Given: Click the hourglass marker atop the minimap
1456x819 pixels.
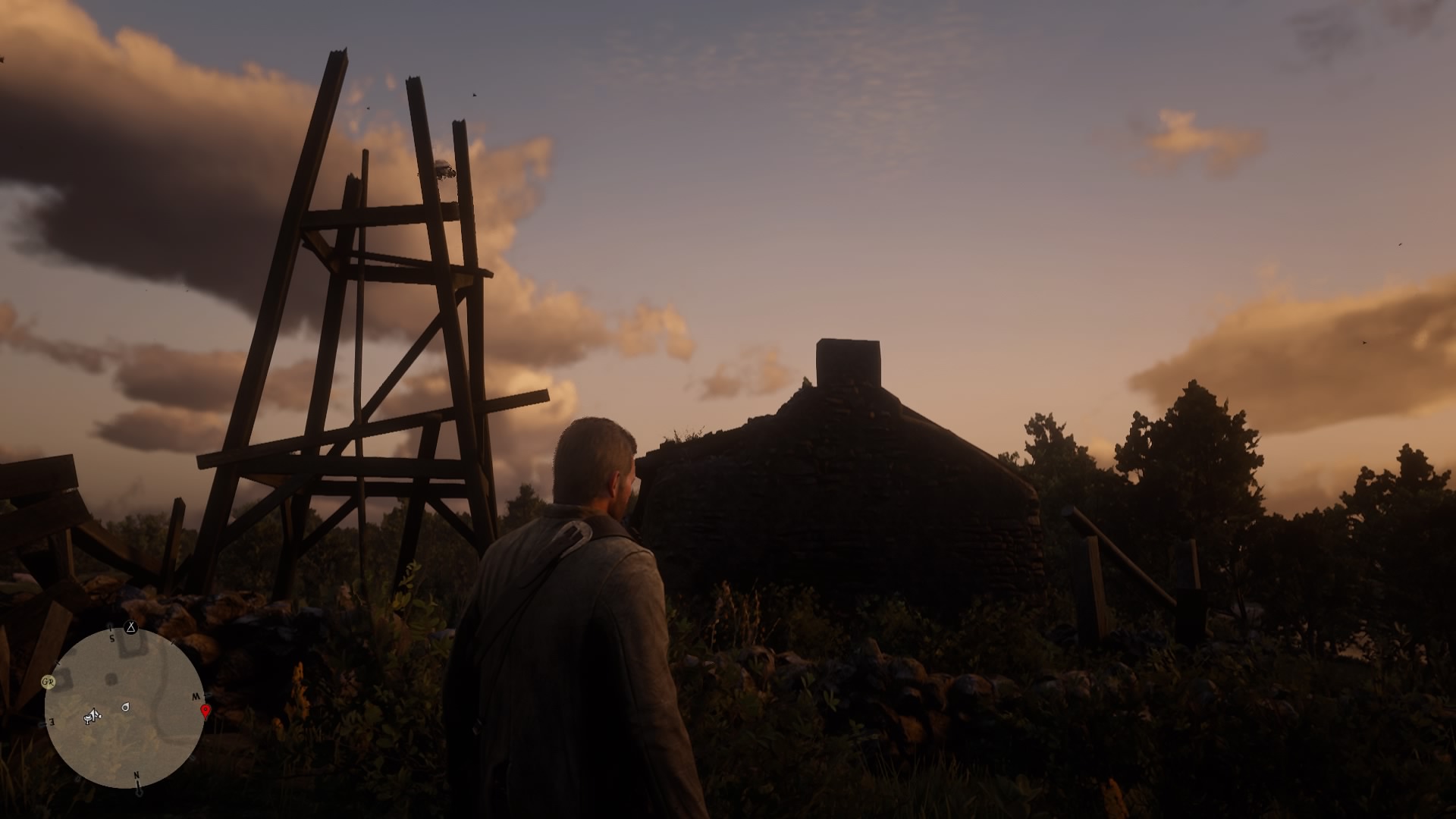Looking at the screenshot, I should [x=130, y=627].
